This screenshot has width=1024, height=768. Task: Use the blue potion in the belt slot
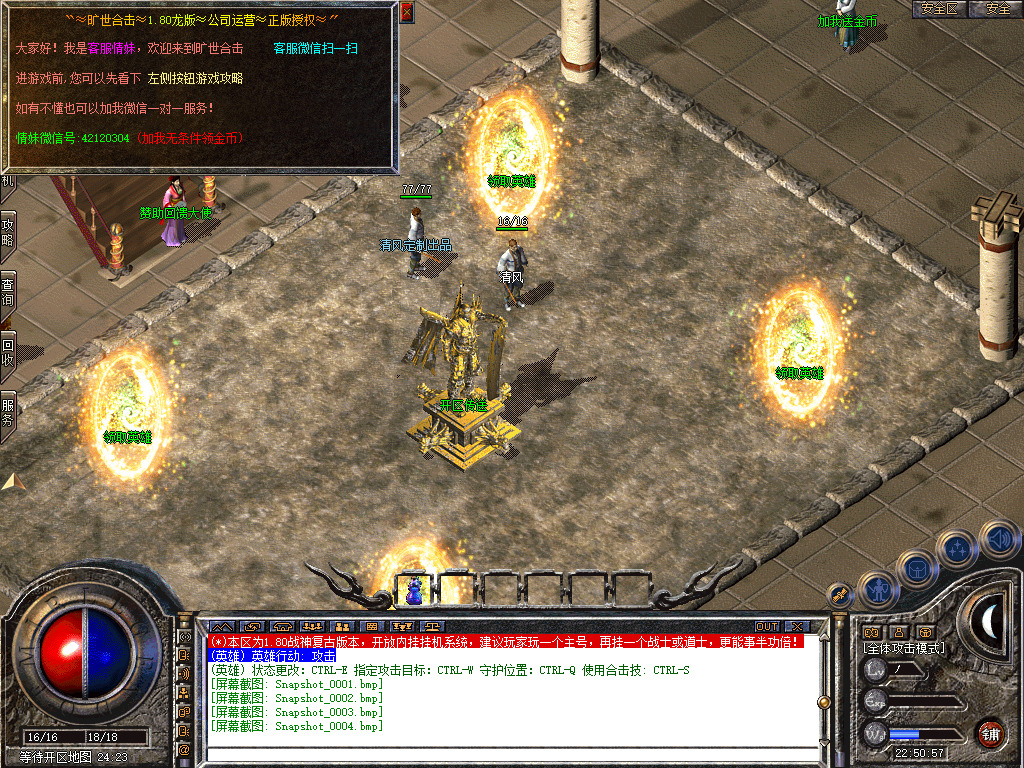[412, 591]
